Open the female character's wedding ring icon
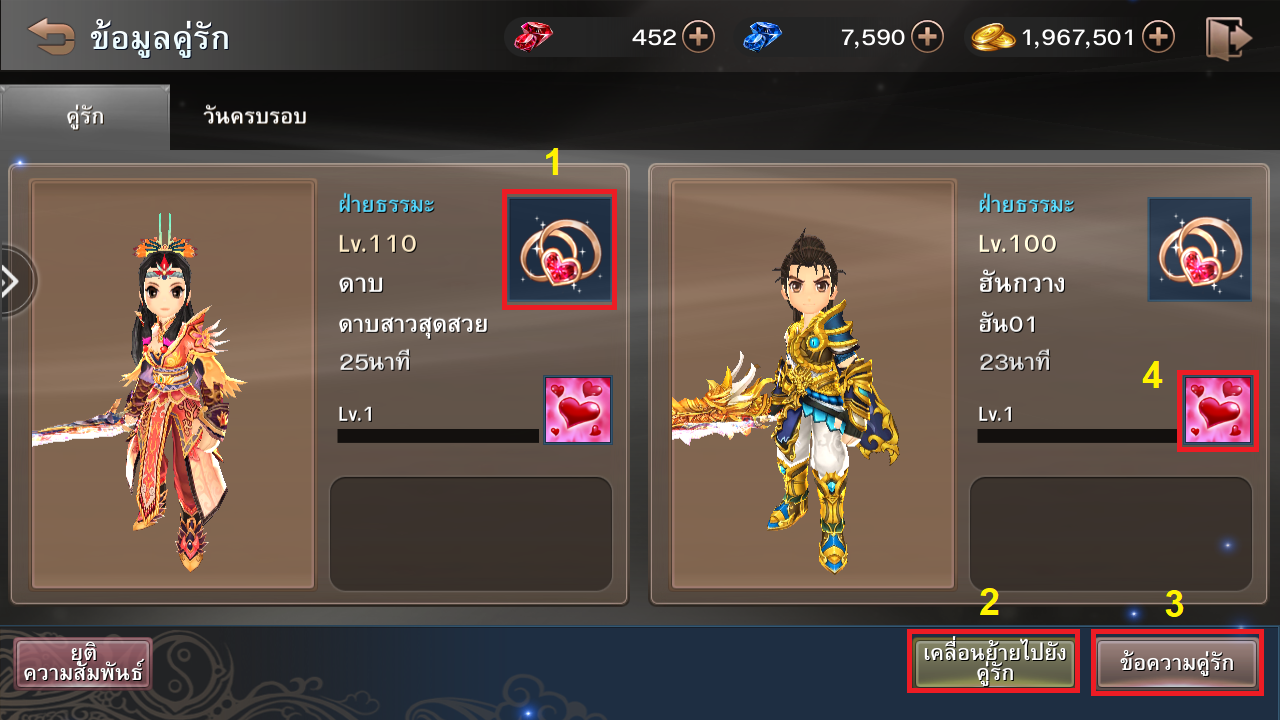 pos(560,249)
